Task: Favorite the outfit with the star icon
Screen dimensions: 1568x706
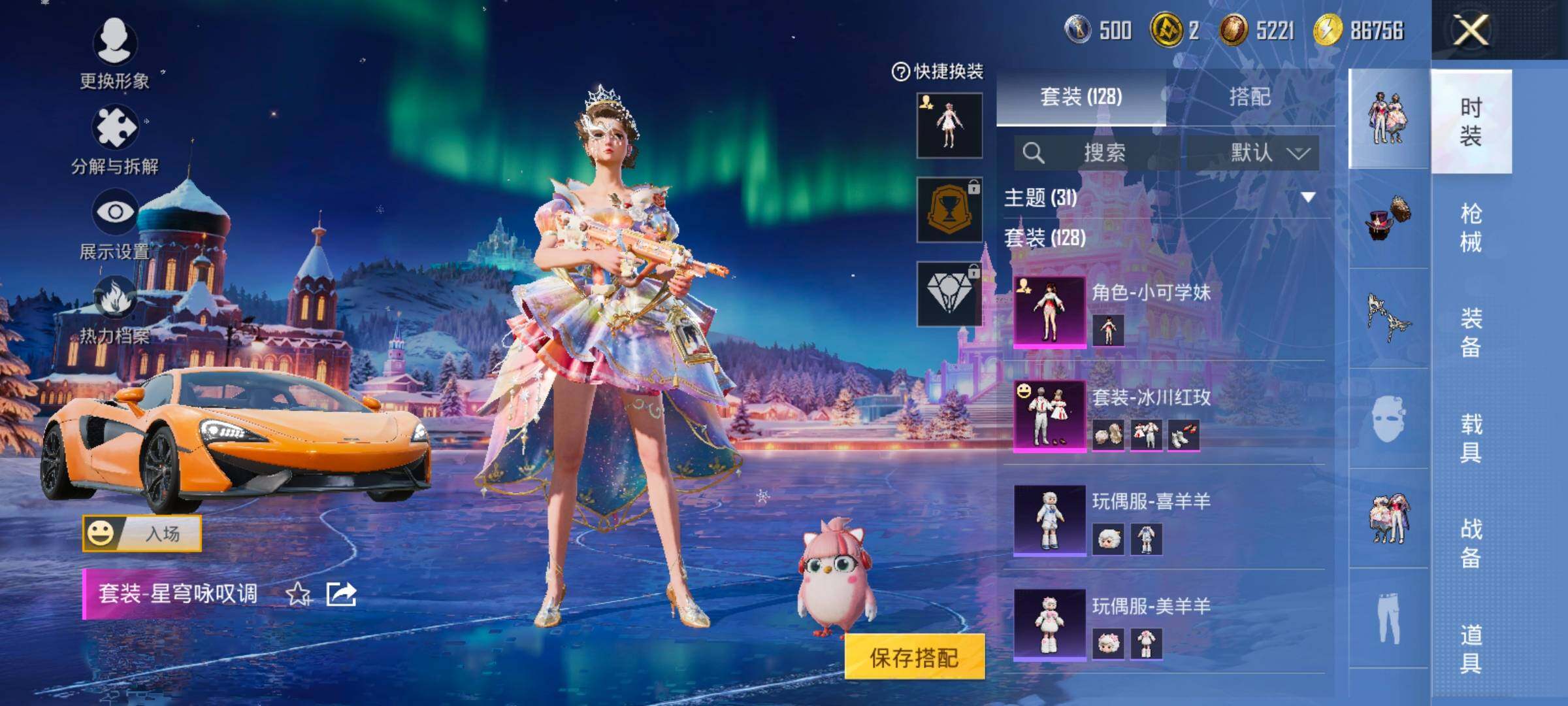Action: 299,594
